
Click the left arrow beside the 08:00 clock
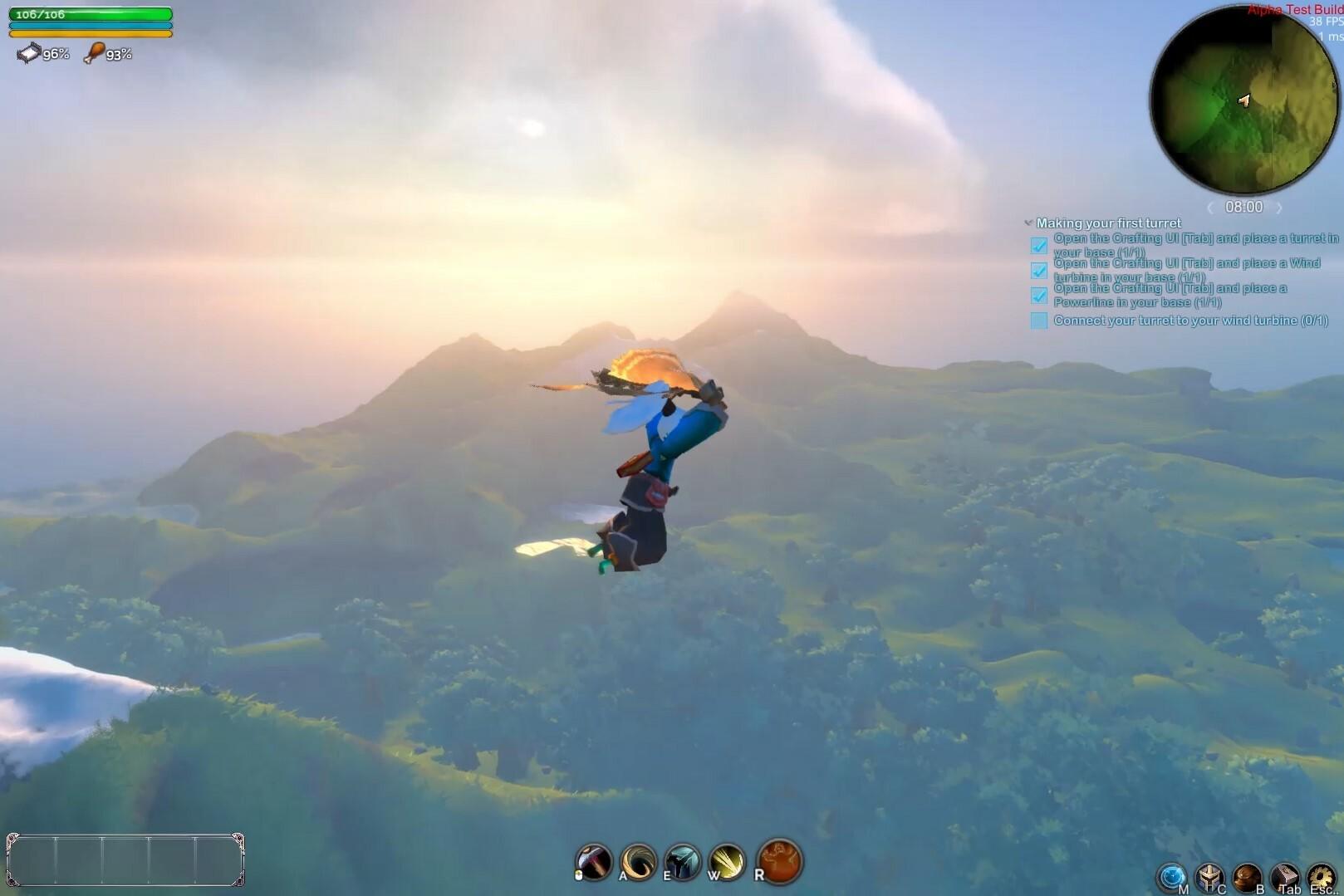tap(1210, 208)
